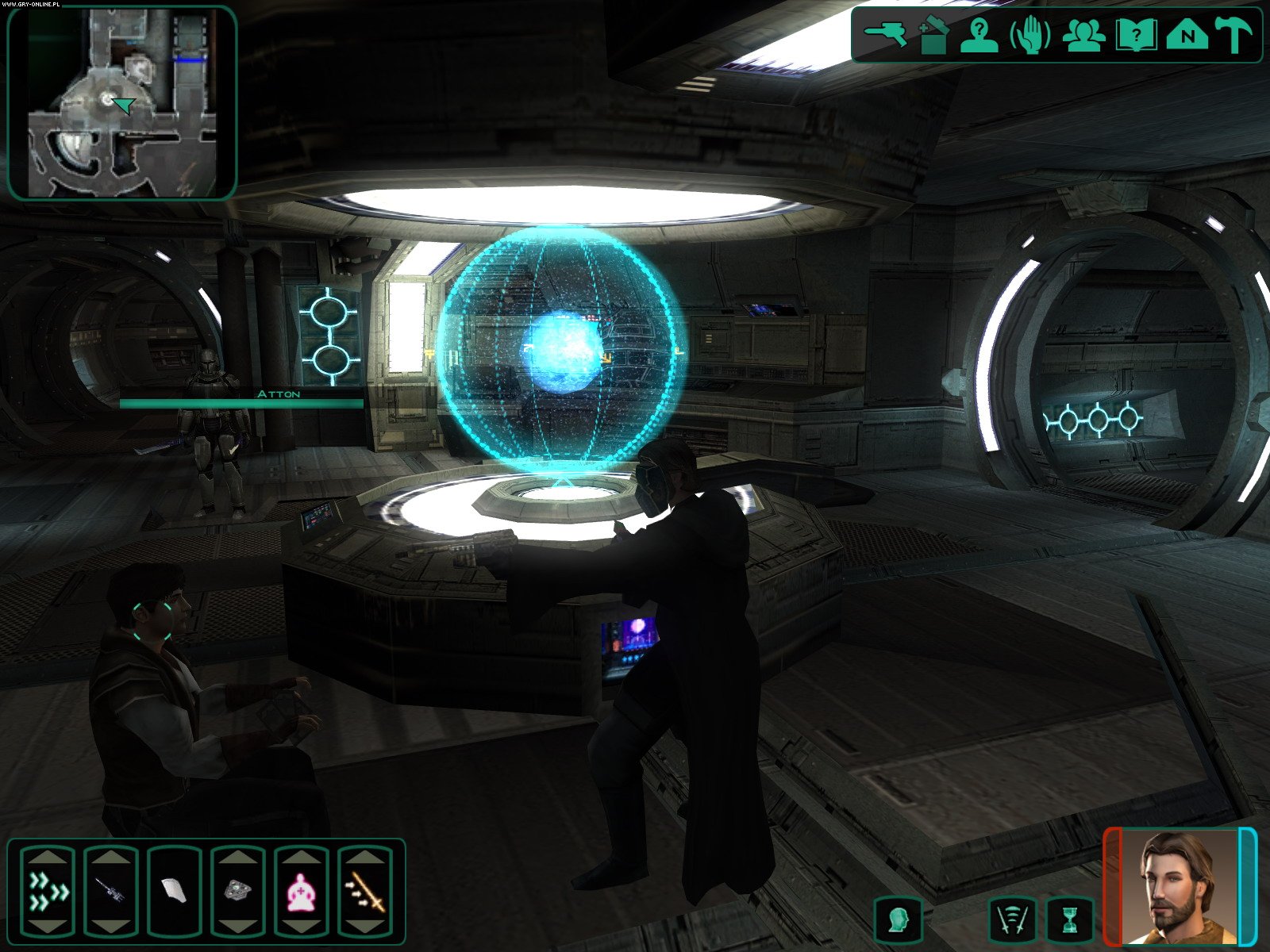
Task: Open the options hammer icon
Action: point(1234,35)
